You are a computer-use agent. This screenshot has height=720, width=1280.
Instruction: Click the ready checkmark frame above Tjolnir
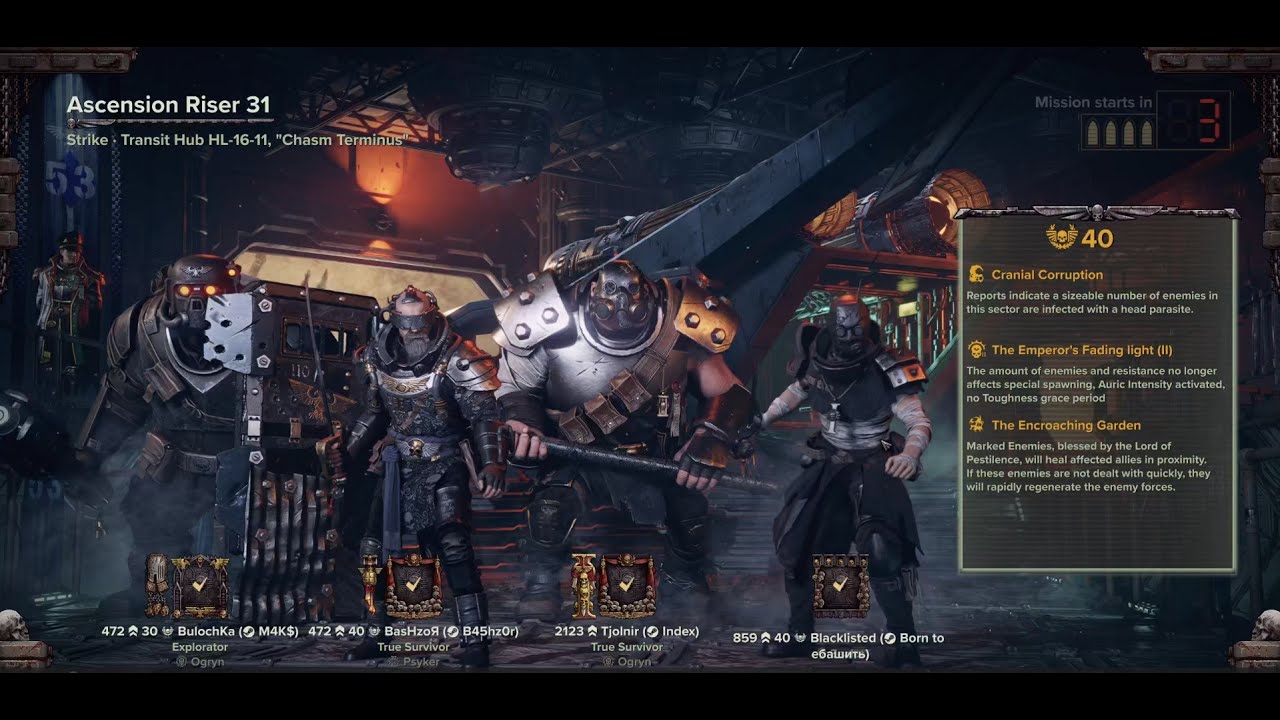coord(627,586)
